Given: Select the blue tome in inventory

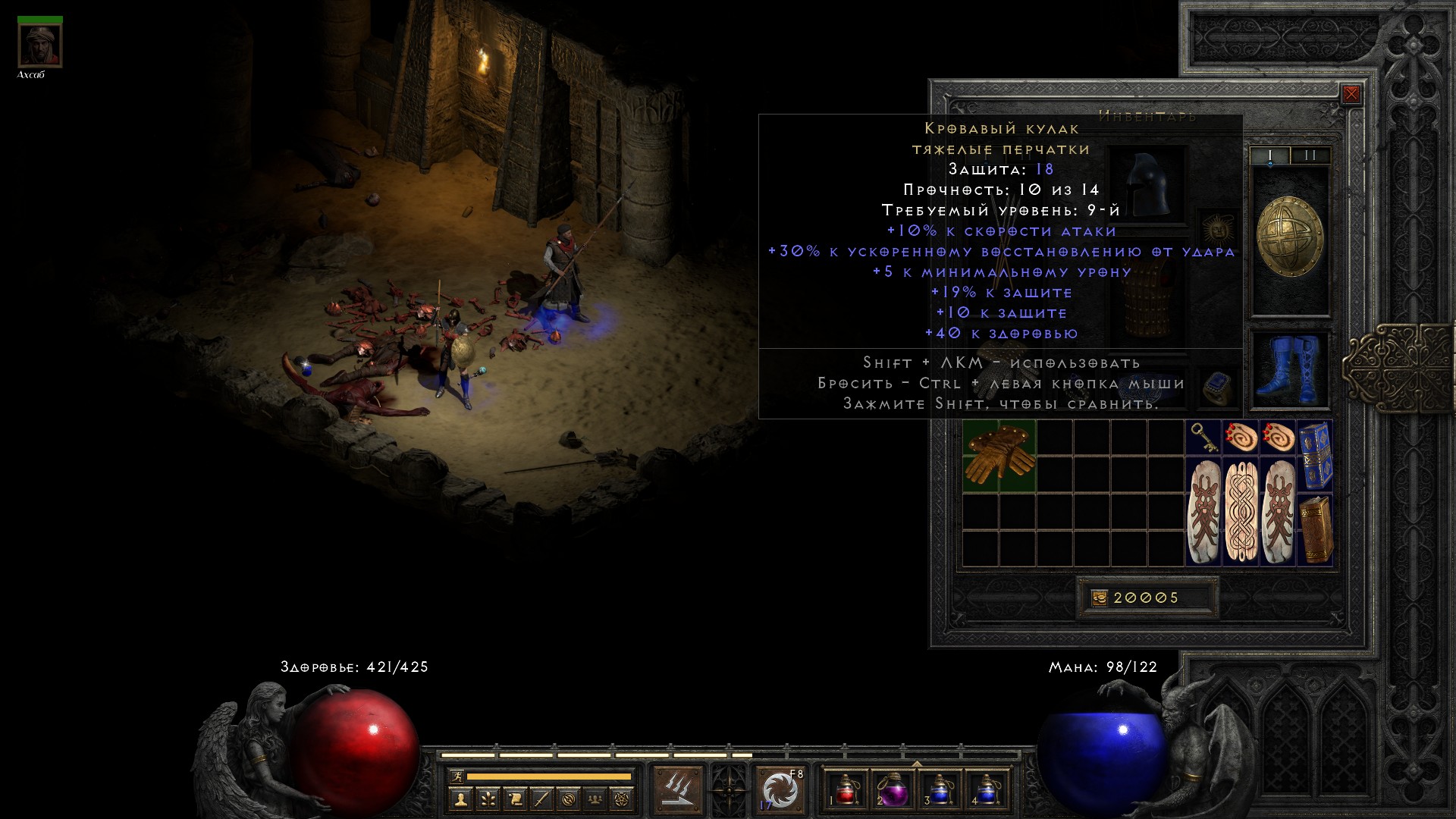Looking at the screenshot, I should [1315, 455].
